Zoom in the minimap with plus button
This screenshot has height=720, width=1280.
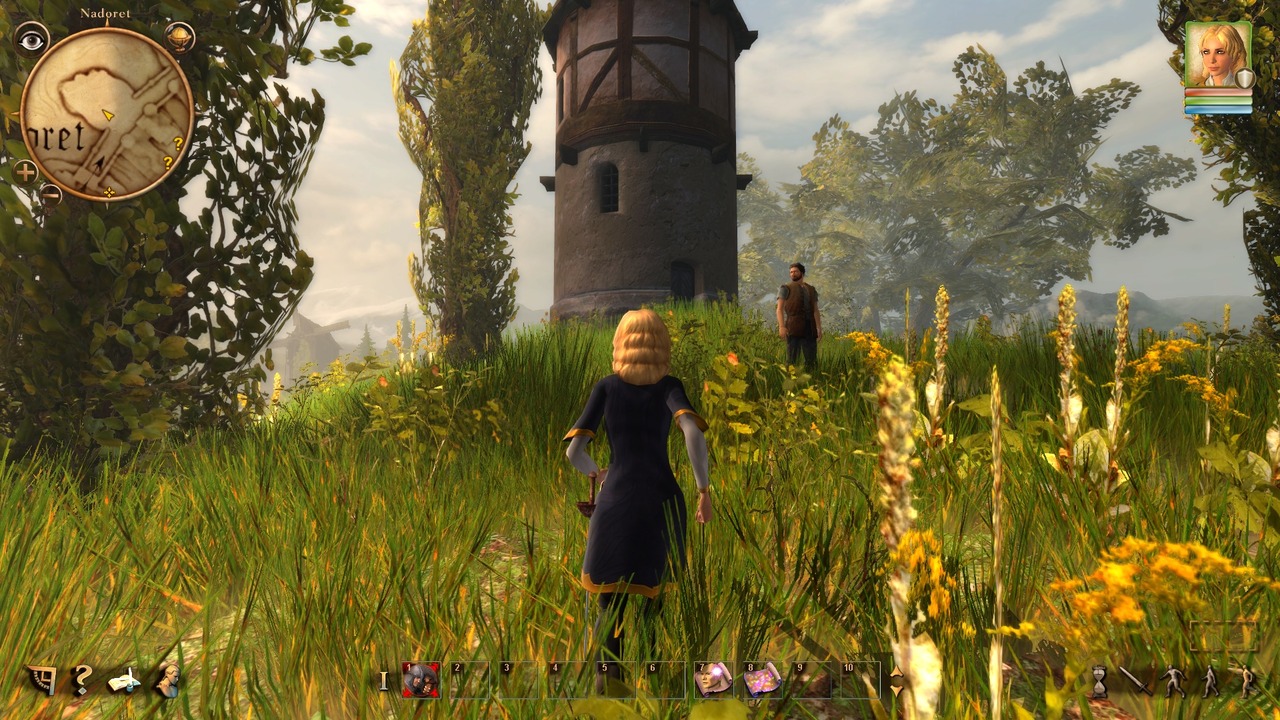(25, 172)
